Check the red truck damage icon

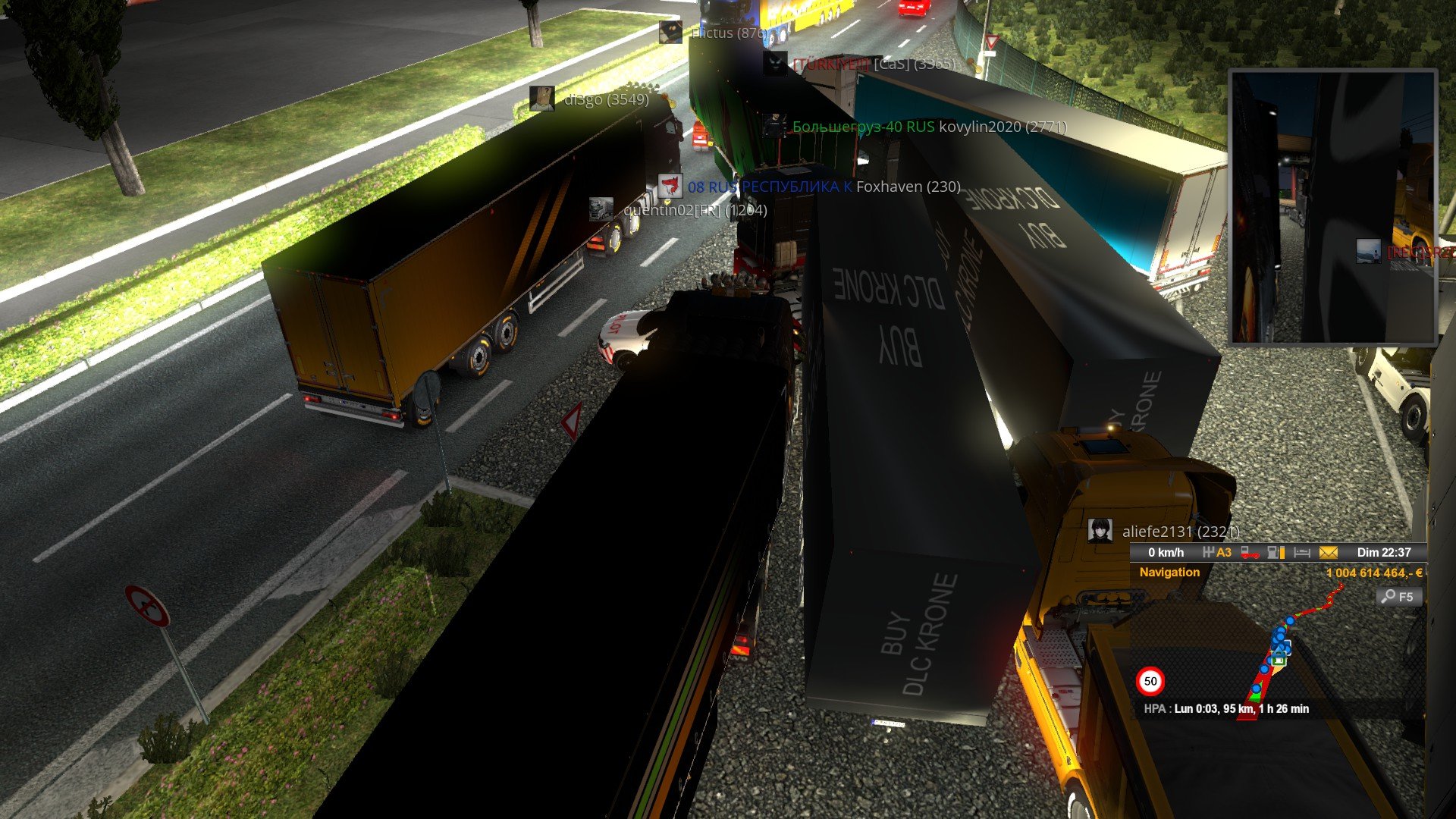(x=1250, y=553)
